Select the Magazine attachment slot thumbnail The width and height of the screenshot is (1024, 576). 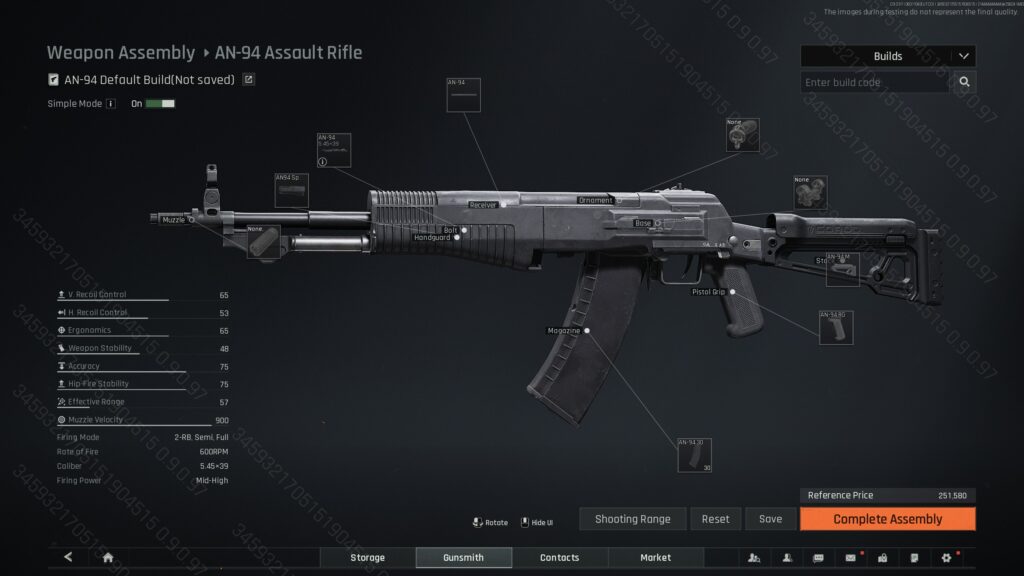694,455
